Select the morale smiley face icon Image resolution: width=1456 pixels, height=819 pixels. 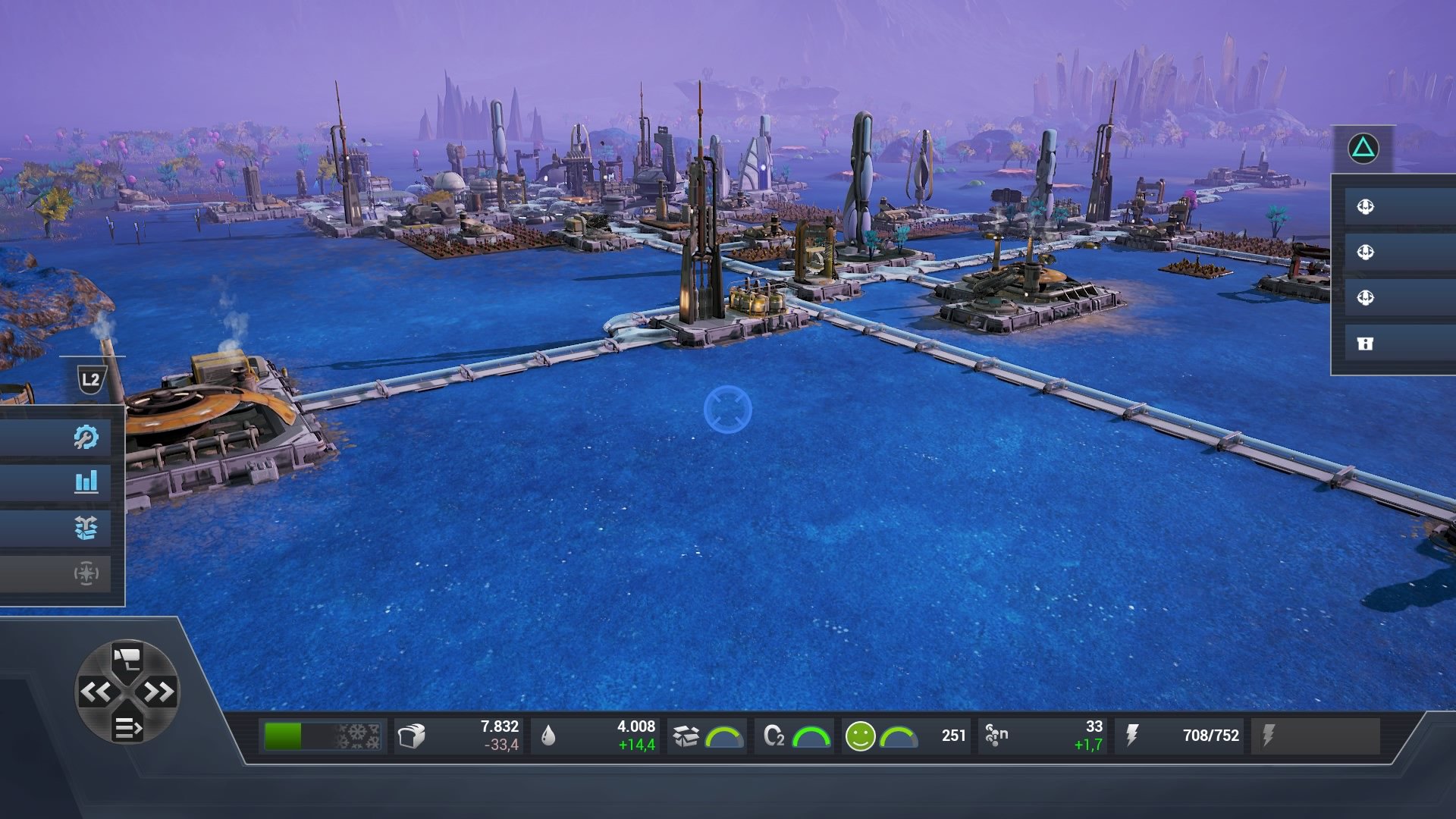(861, 734)
